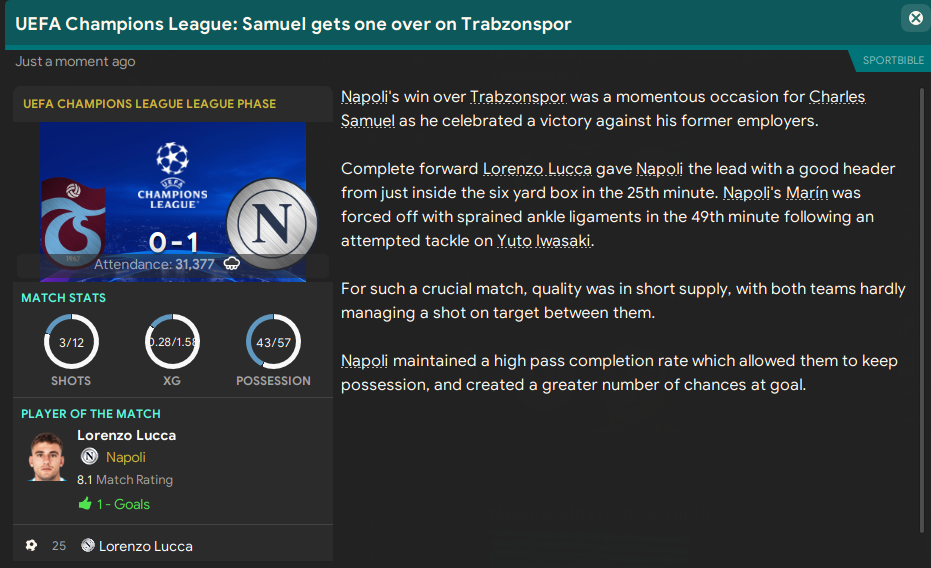Close the news article window
Screen dimensions: 931x568
point(915,18)
